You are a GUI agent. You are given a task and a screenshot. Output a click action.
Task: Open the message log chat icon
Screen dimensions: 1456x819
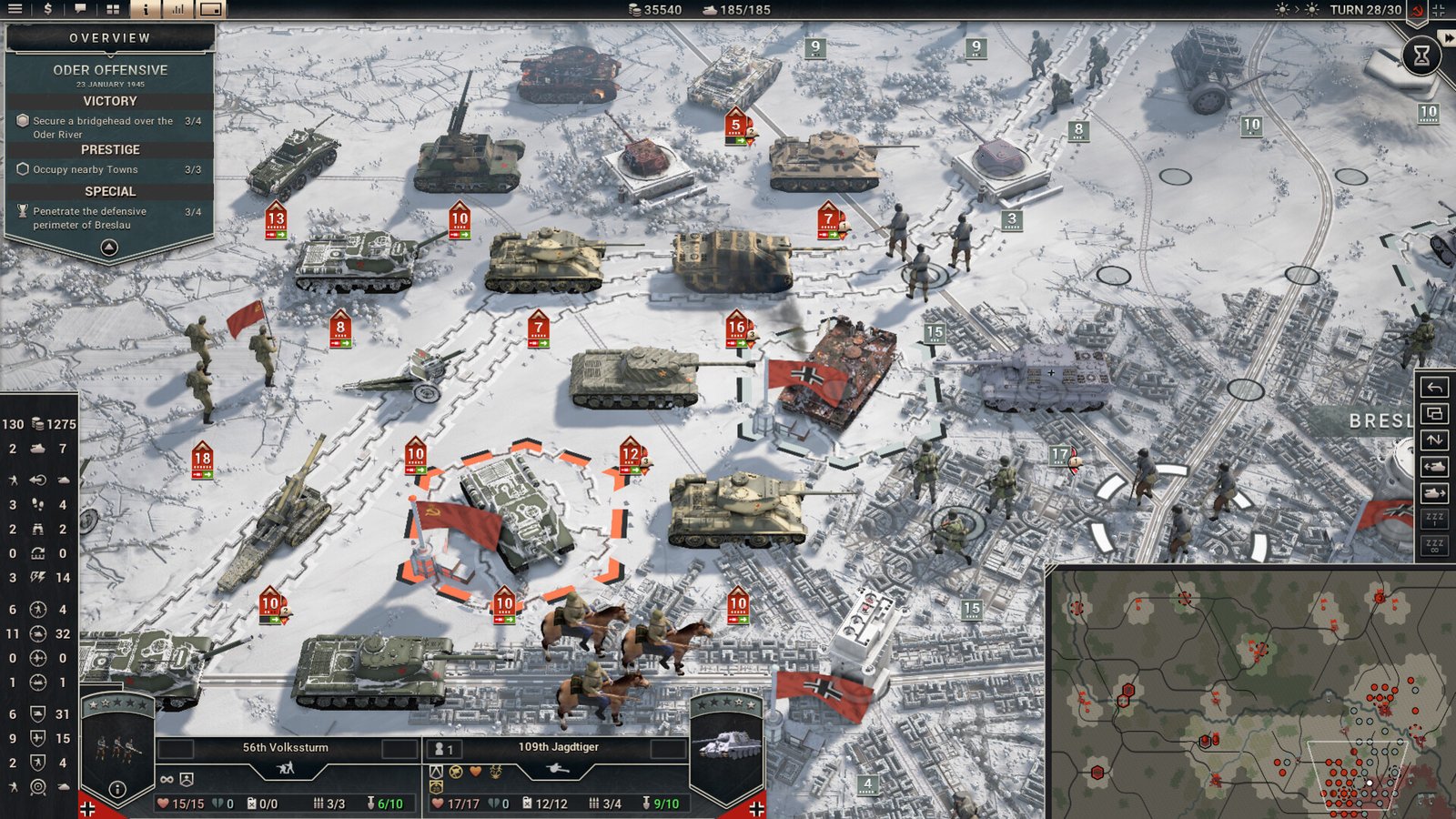tap(80, 10)
